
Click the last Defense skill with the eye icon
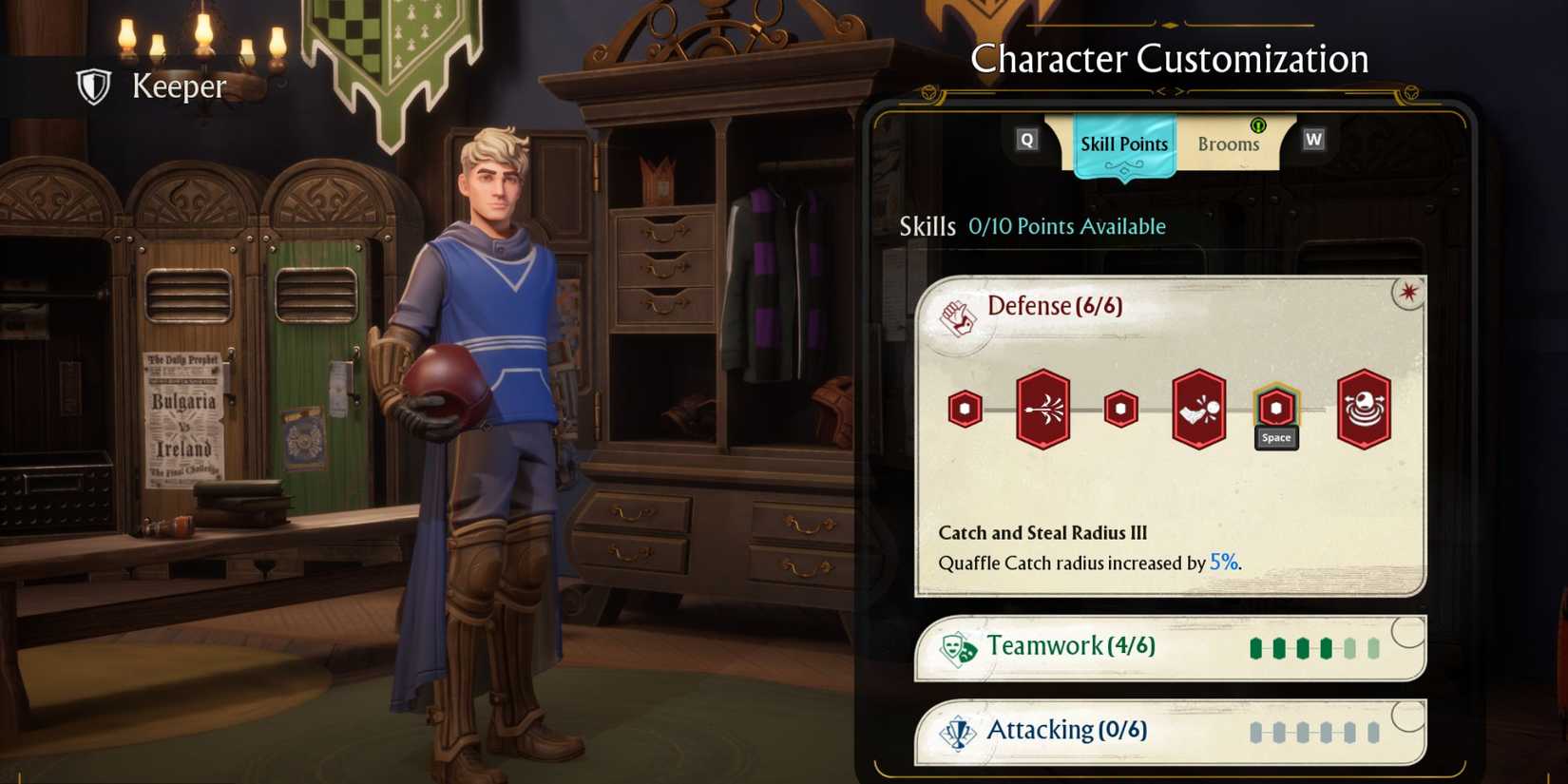tap(1363, 409)
